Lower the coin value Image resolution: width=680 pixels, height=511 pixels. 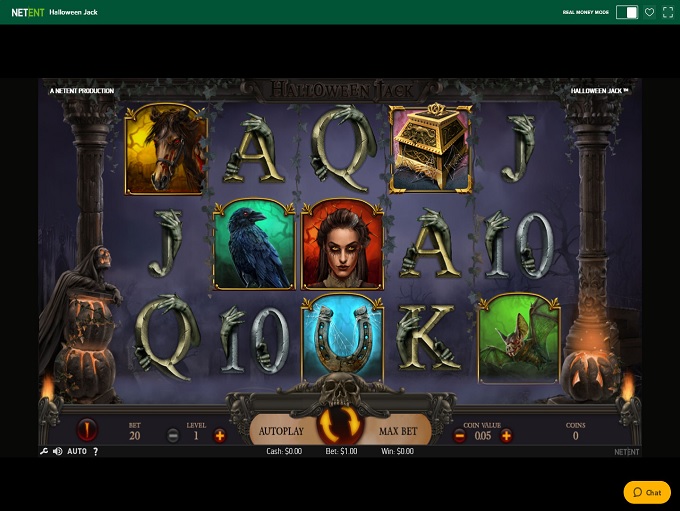pyautogui.click(x=460, y=435)
